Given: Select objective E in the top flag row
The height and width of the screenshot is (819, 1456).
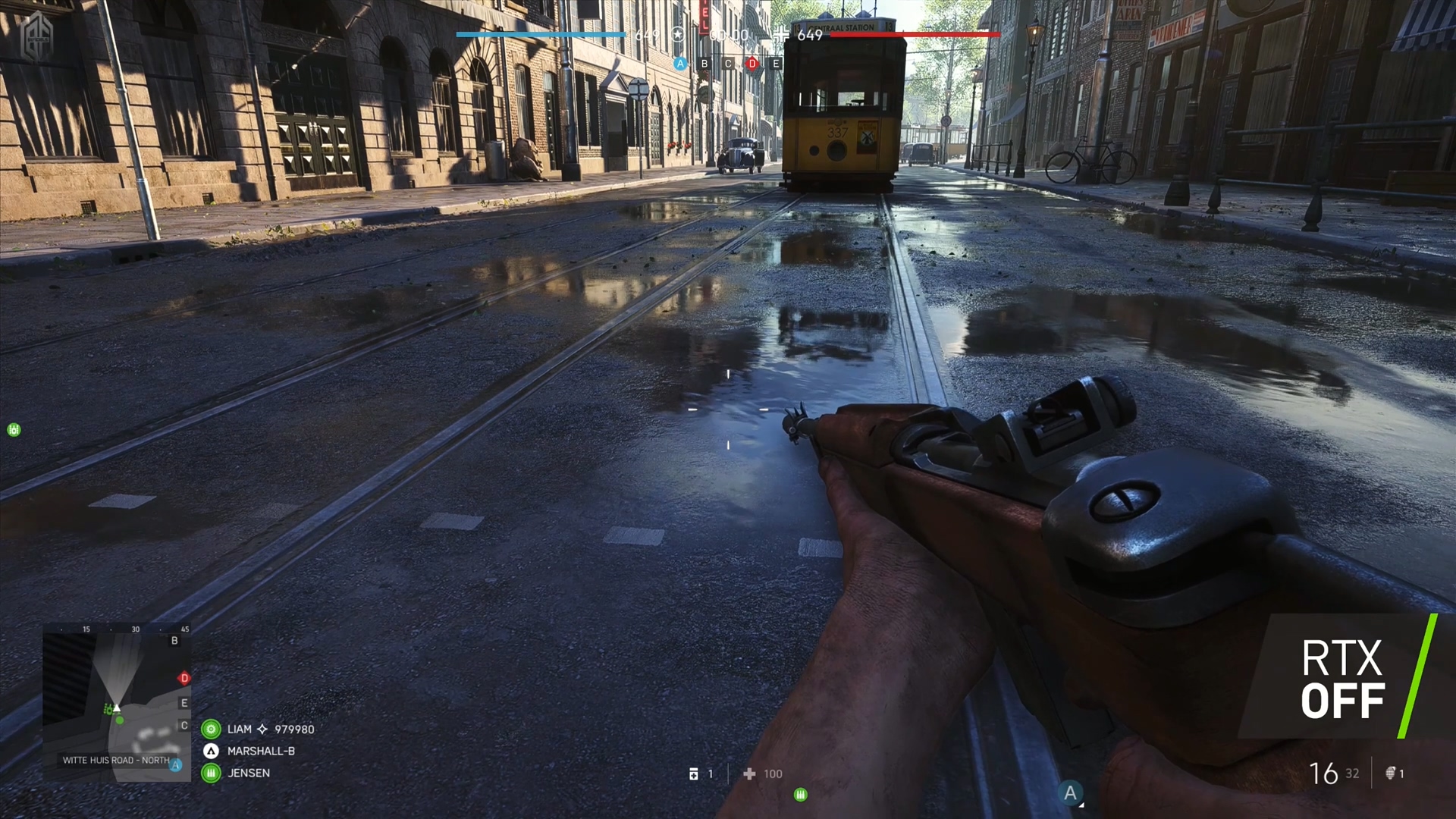Looking at the screenshot, I should tap(775, 64).
